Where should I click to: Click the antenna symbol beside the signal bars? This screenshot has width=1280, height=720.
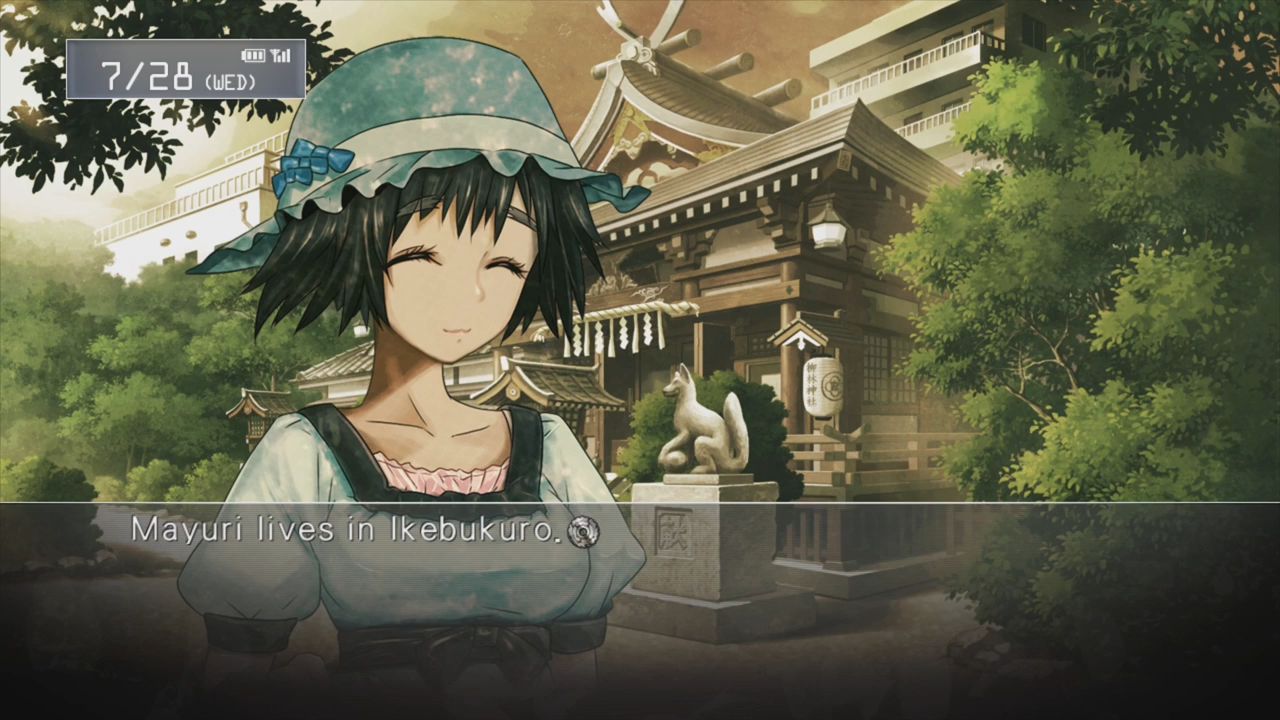pyautogui.click(x=274, y=53)
